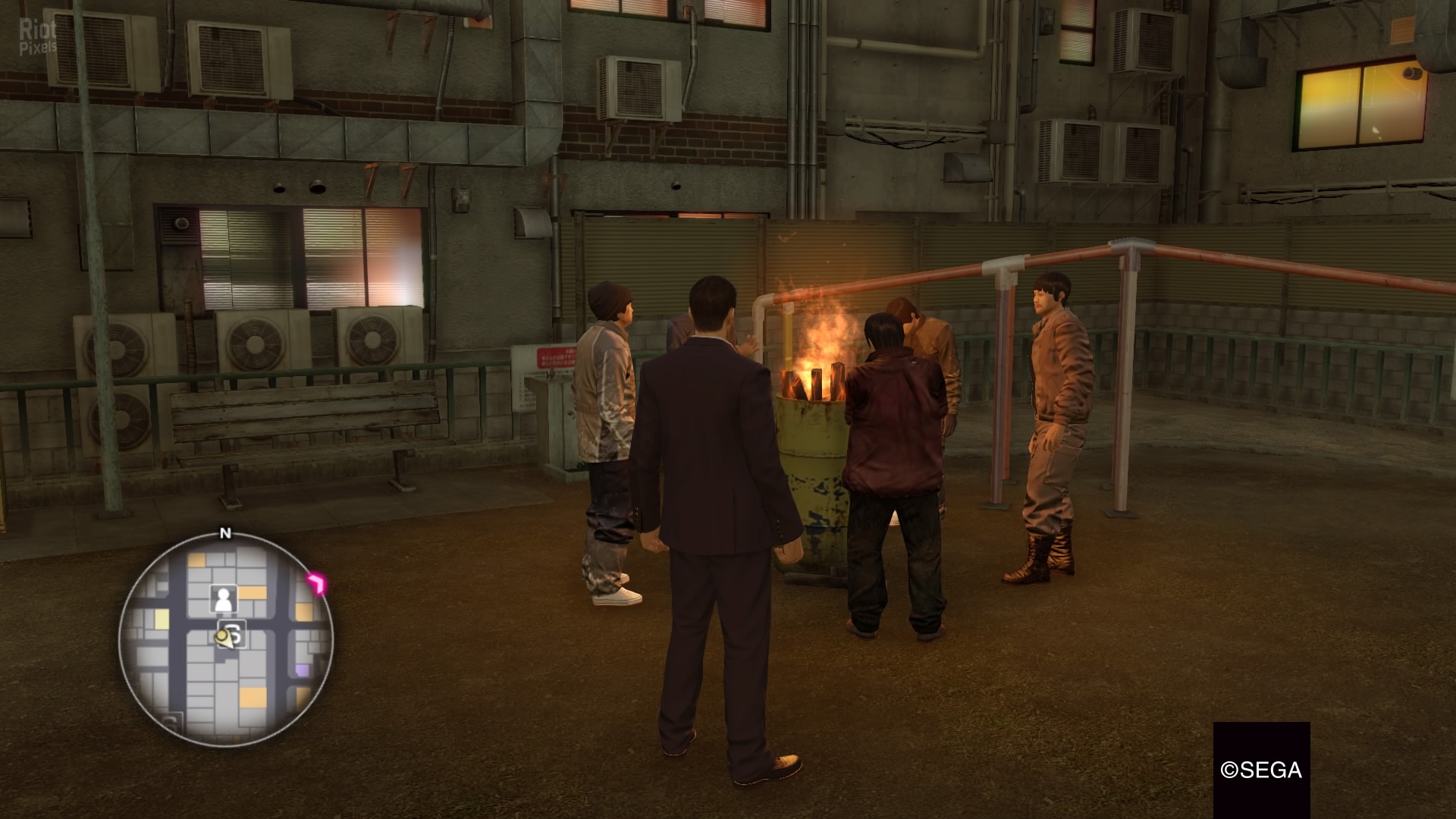This screenshot has height=819, width=1456.
Task: Select the white person icon on minimap
Action: (x=223, y=601)
